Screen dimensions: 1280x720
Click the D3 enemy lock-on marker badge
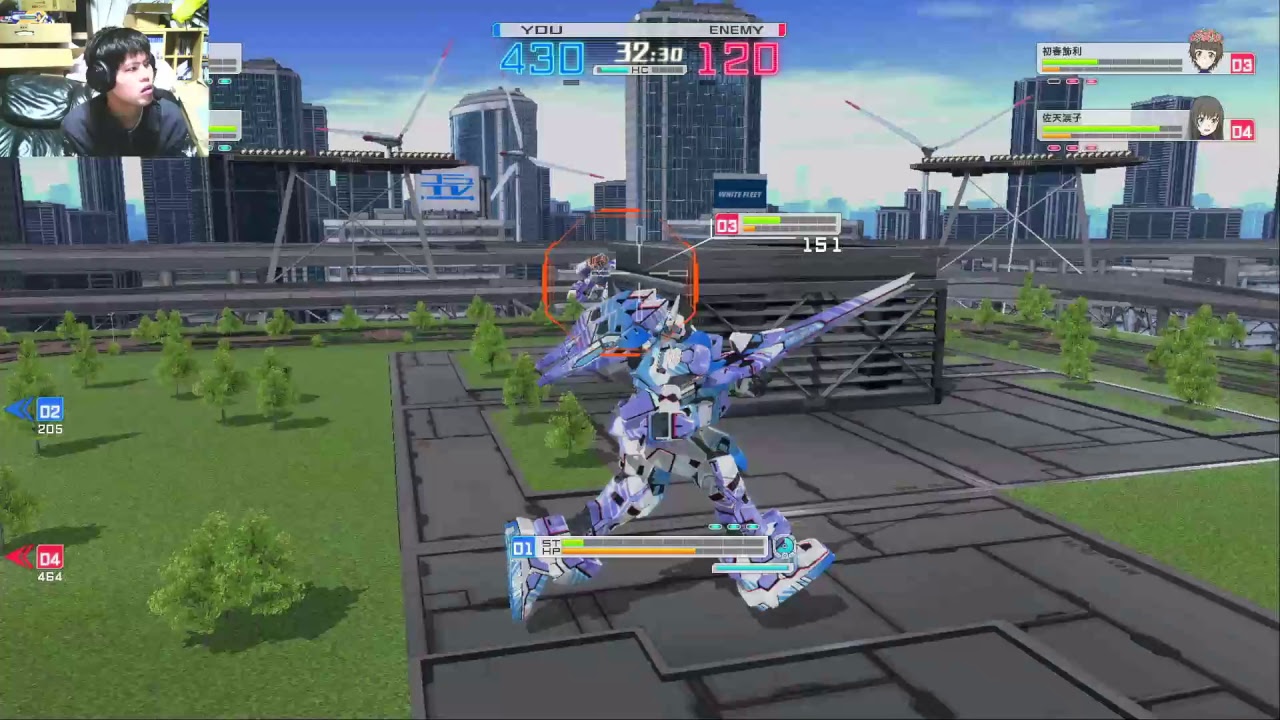tap(727, 225)
